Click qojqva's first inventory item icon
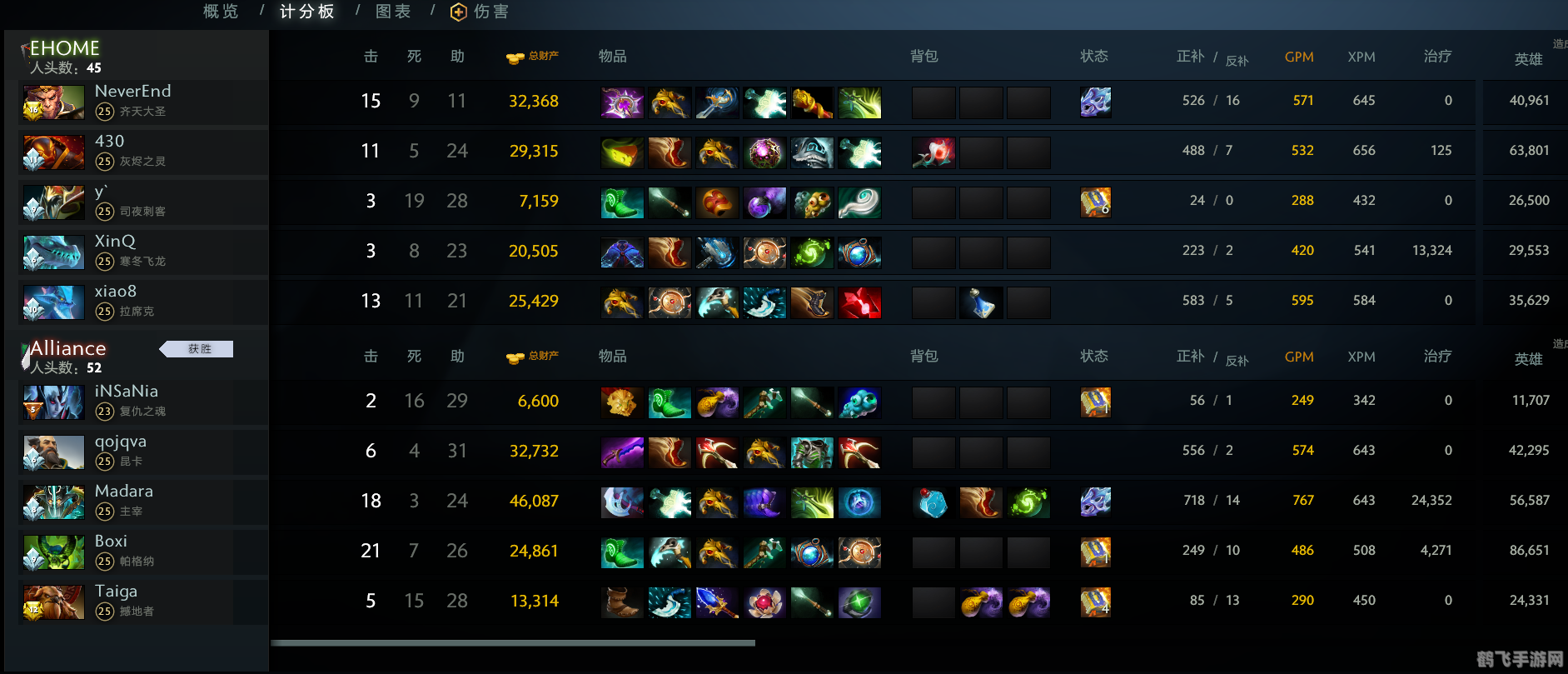The width and height of the screenshot is (1568, 674). tap(622, 452)
